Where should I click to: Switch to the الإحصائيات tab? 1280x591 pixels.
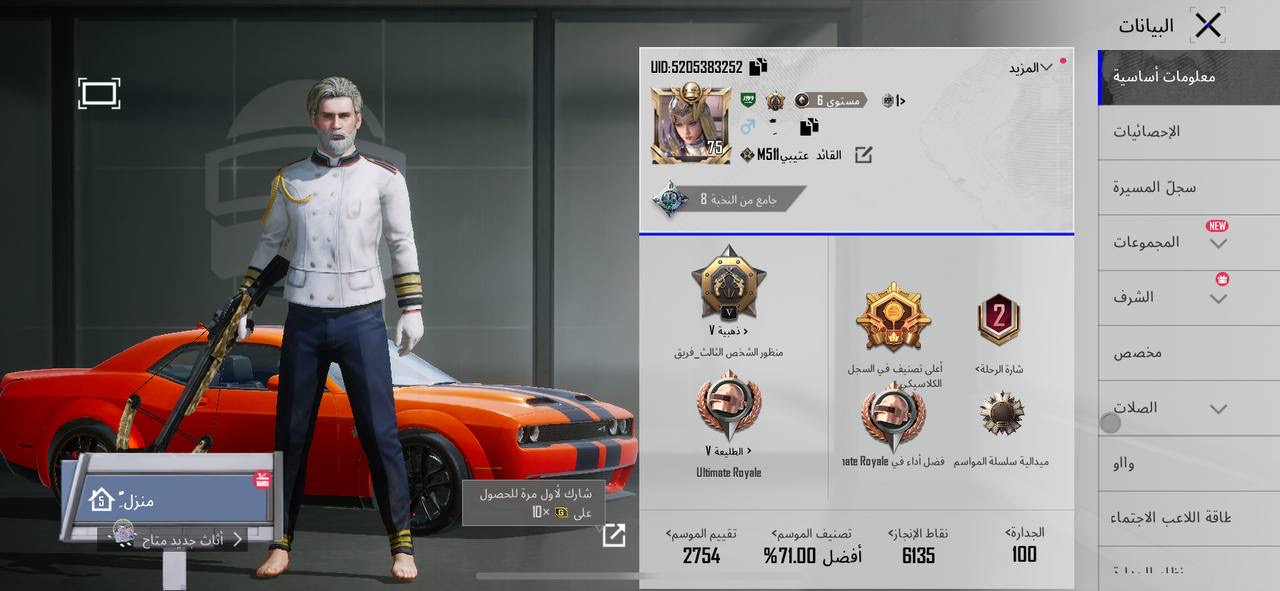1146,131
